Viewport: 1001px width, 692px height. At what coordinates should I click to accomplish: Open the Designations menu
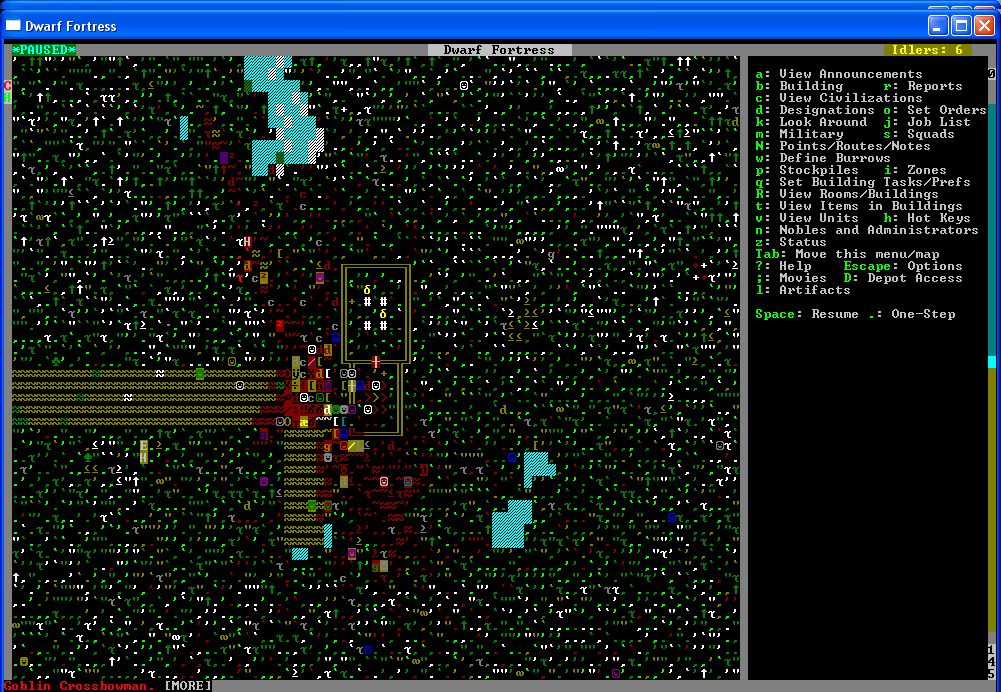click(x=826, y=110)
